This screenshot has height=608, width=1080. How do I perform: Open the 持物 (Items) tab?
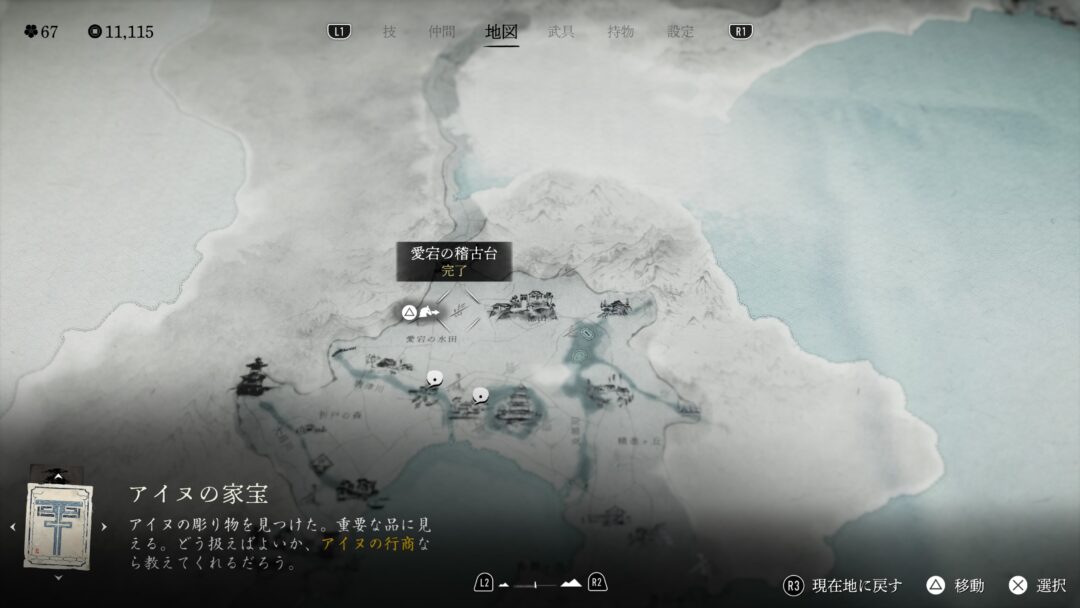[x=620, y=32]
